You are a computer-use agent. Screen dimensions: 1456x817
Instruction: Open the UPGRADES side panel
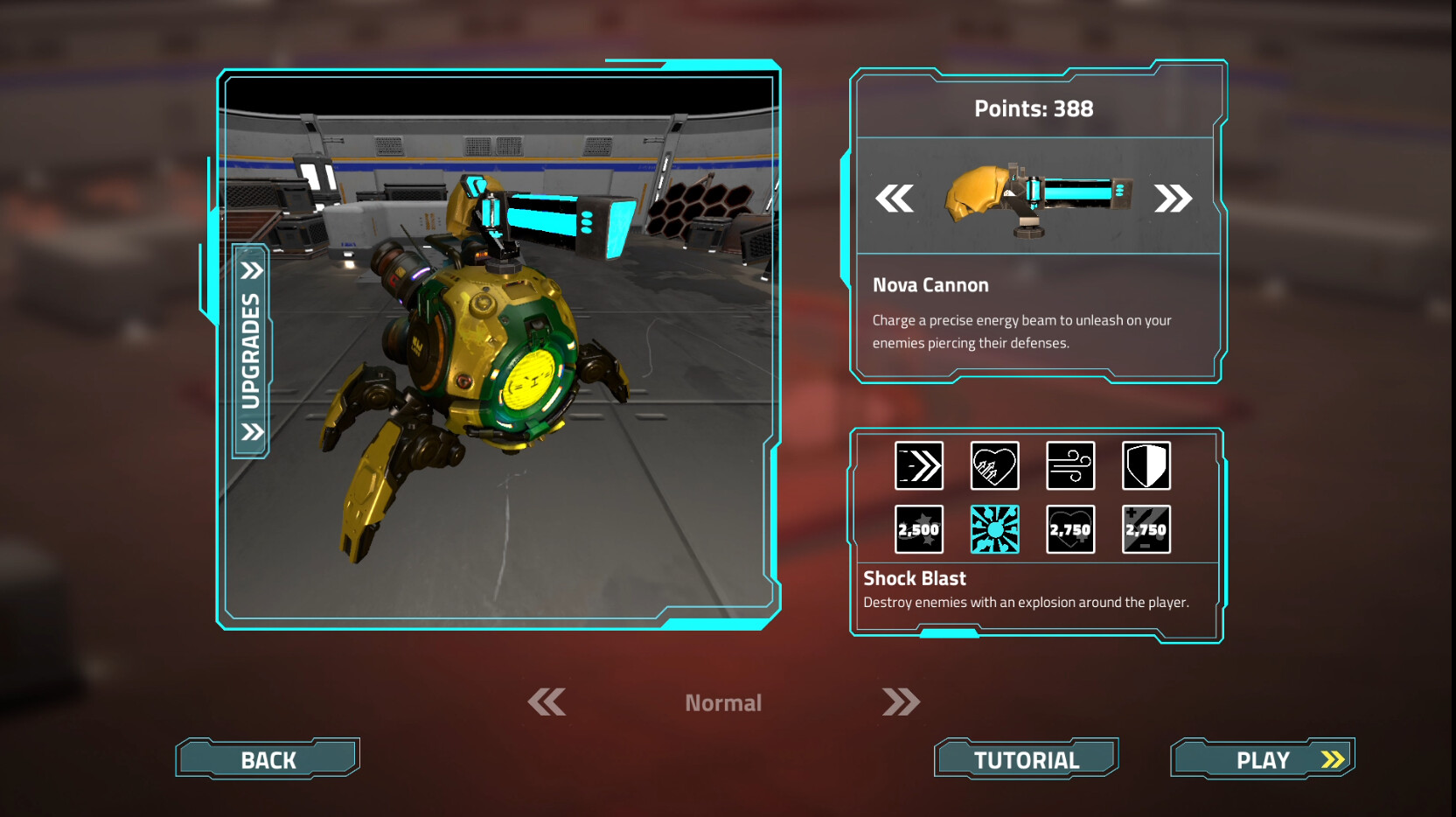[252, 349]
